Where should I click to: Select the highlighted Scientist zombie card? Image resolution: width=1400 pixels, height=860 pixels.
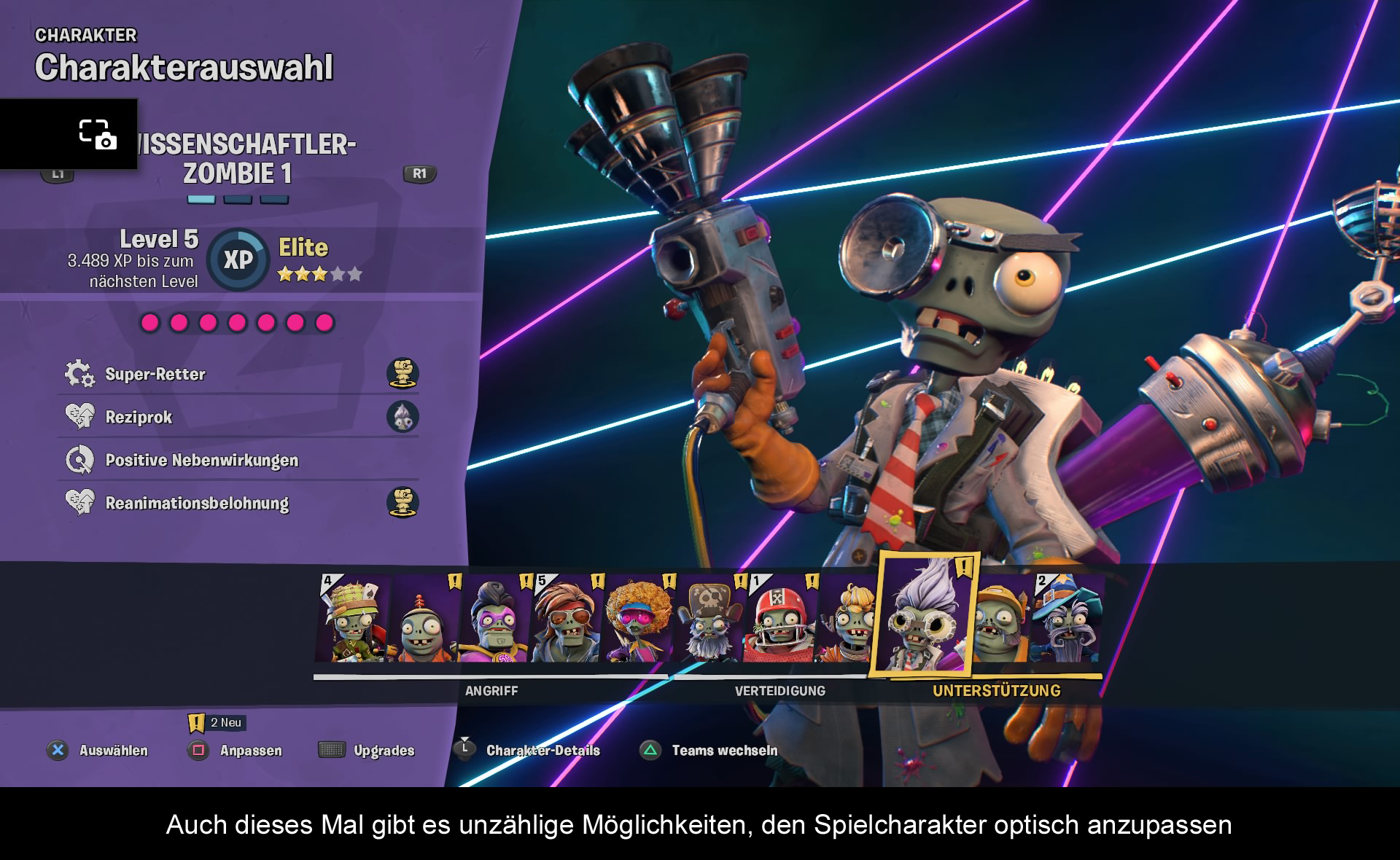tap(923, 616)
